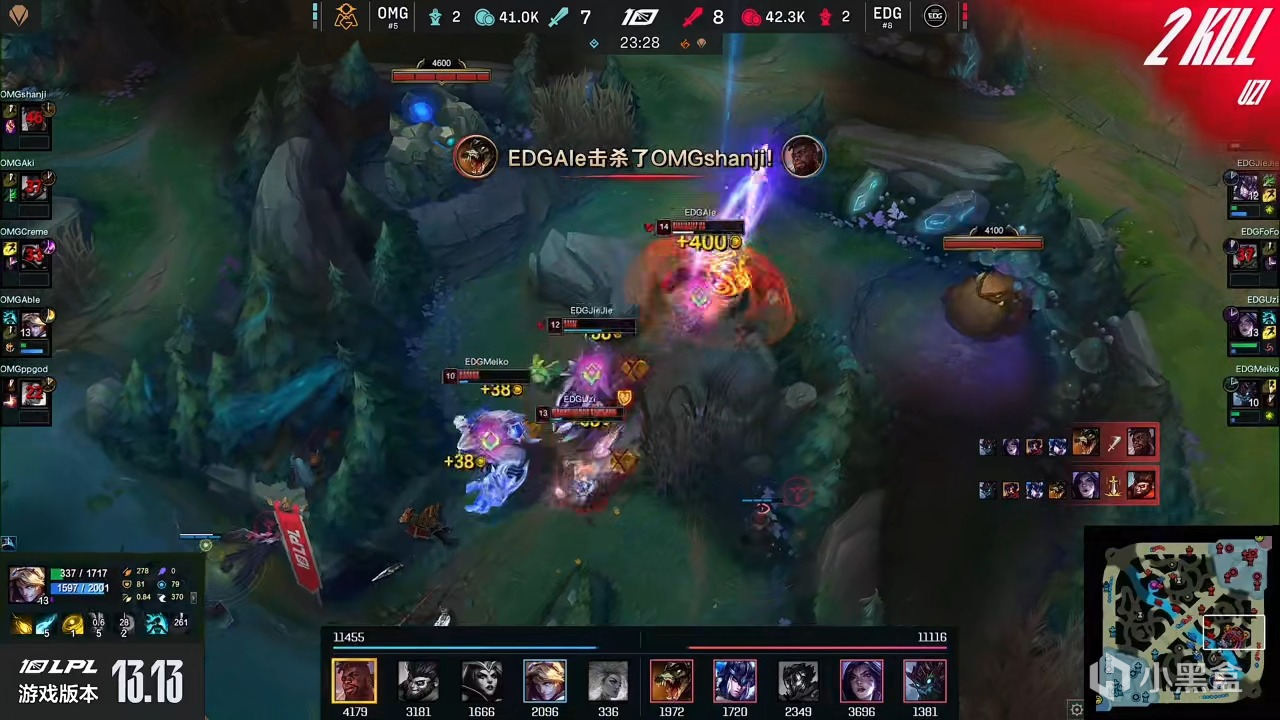This screenshot has height=720, width=1280.
Task: Click the circular EDG logo on the scoreboard
Action: pos(933,17)
